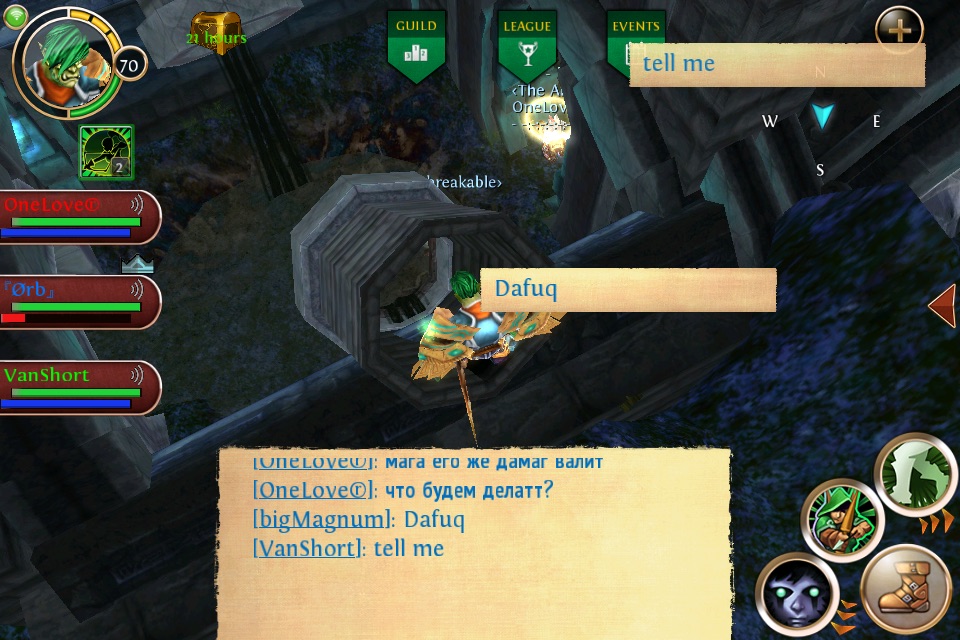This screenshot has height=640, width=960.
Task: Select the VanShort name link in chat
Action: 306,548
